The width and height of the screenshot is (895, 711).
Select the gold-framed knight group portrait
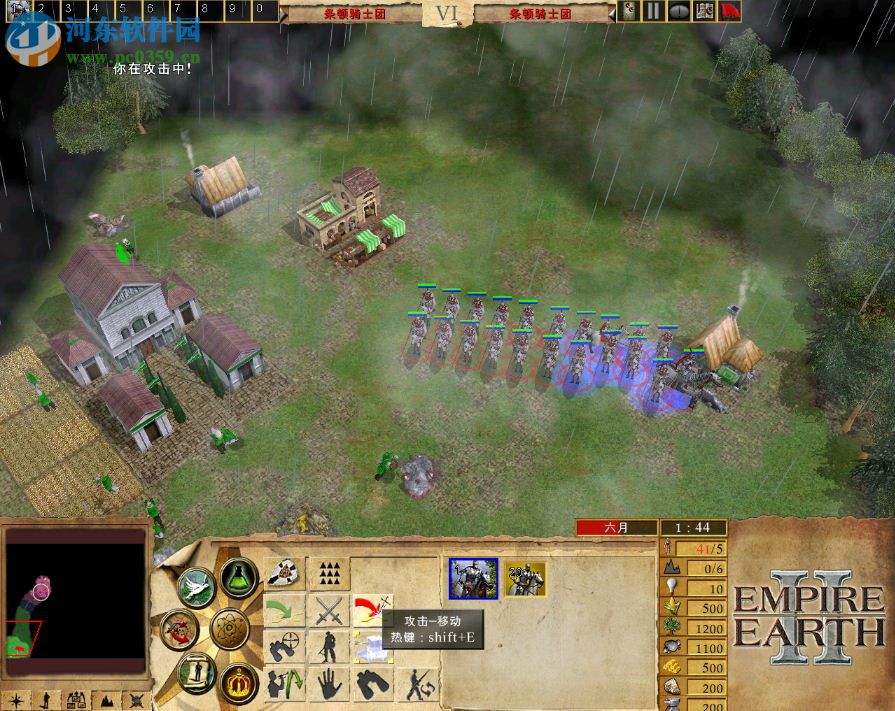tap(525, 578)
